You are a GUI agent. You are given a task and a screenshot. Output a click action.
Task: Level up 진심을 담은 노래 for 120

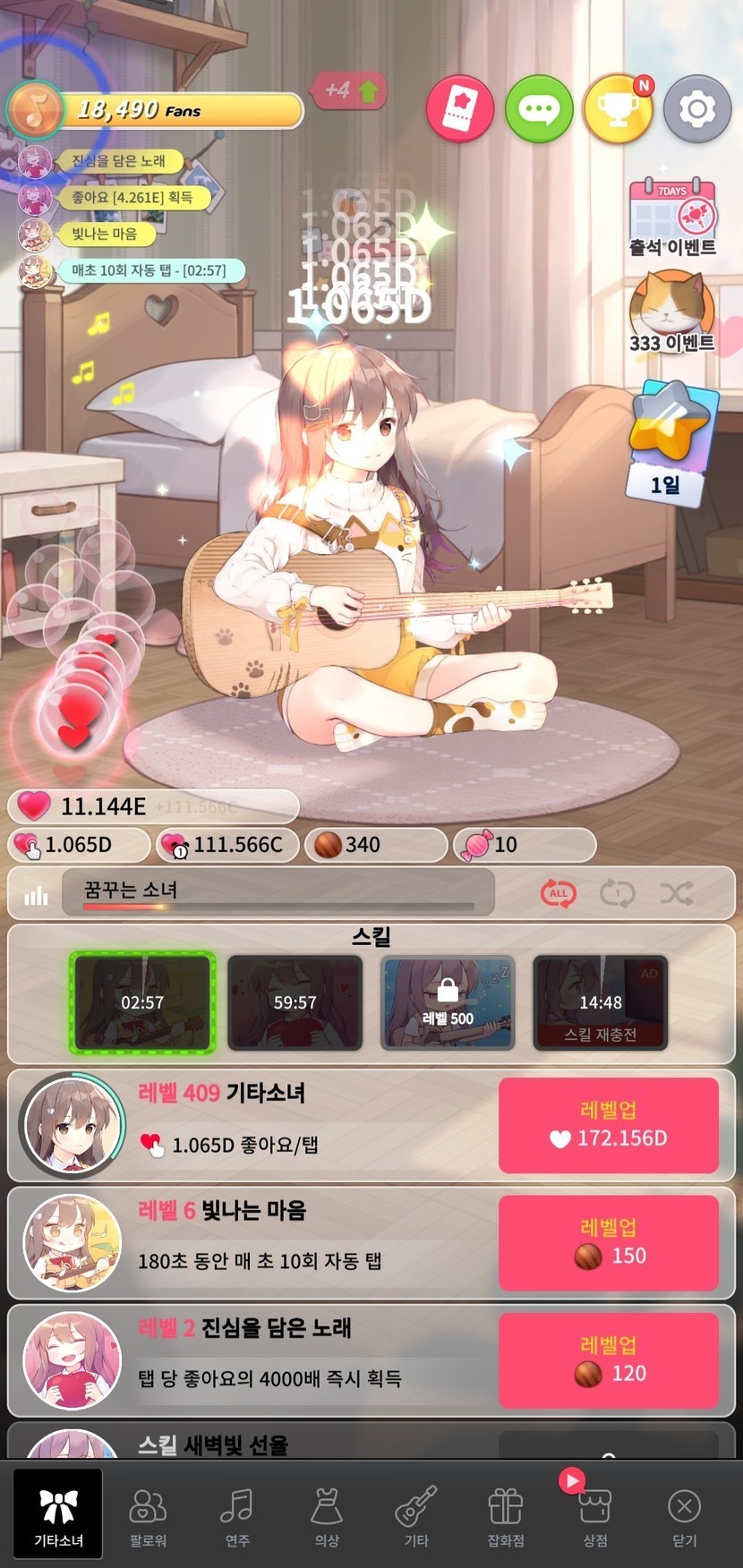pyautogui.click(x=609, y=1360)
